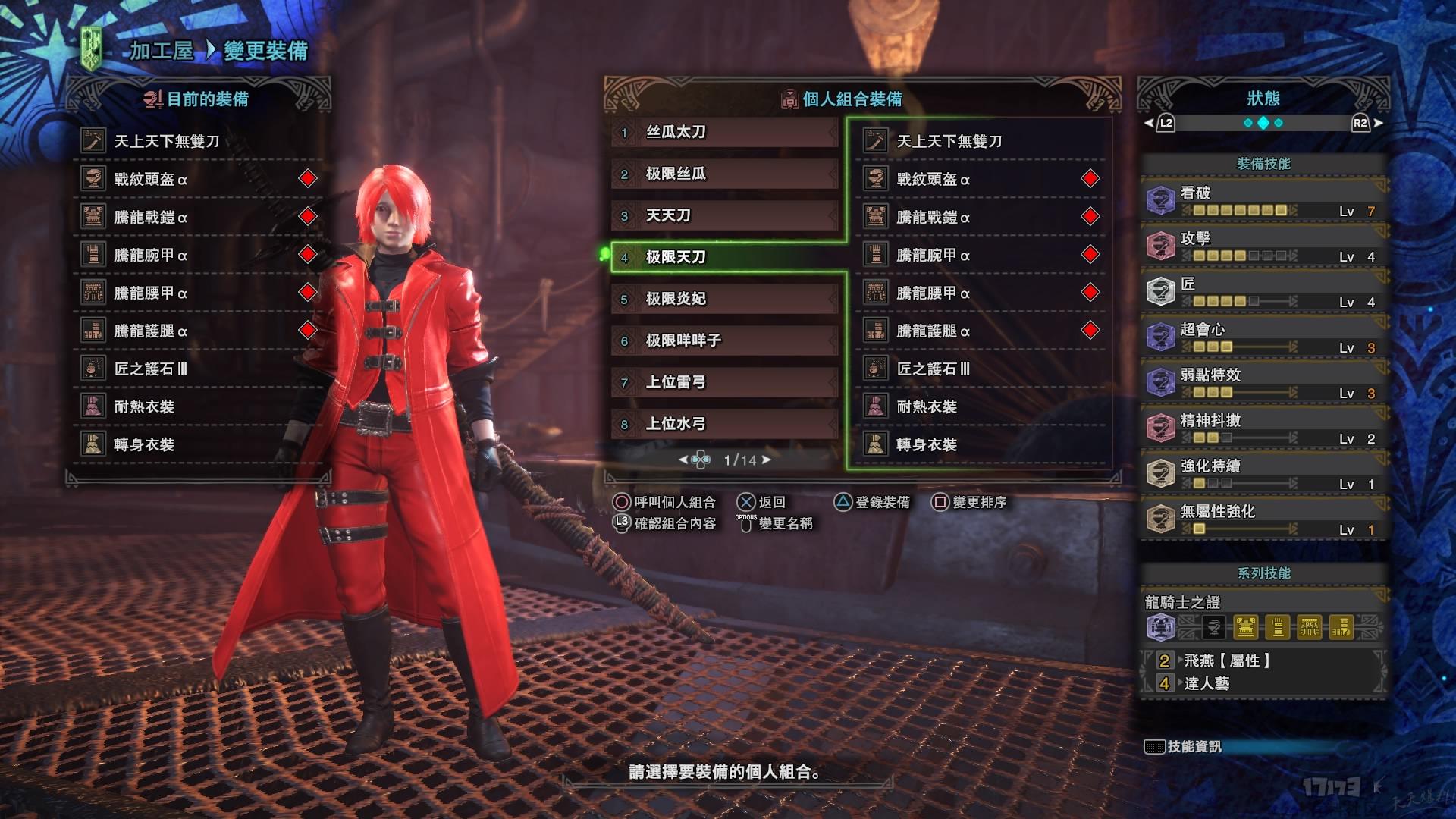Select the highlighted 极限天刀 loadout

tap(724, 258)
